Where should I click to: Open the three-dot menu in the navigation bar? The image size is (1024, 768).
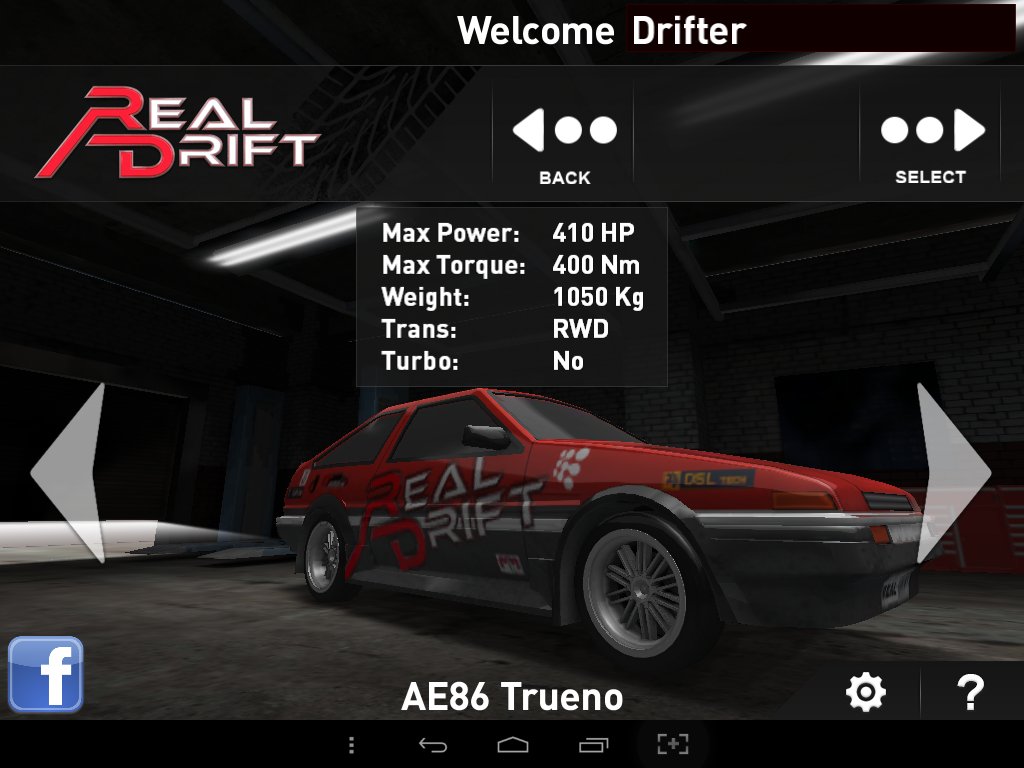pos(351,744)
